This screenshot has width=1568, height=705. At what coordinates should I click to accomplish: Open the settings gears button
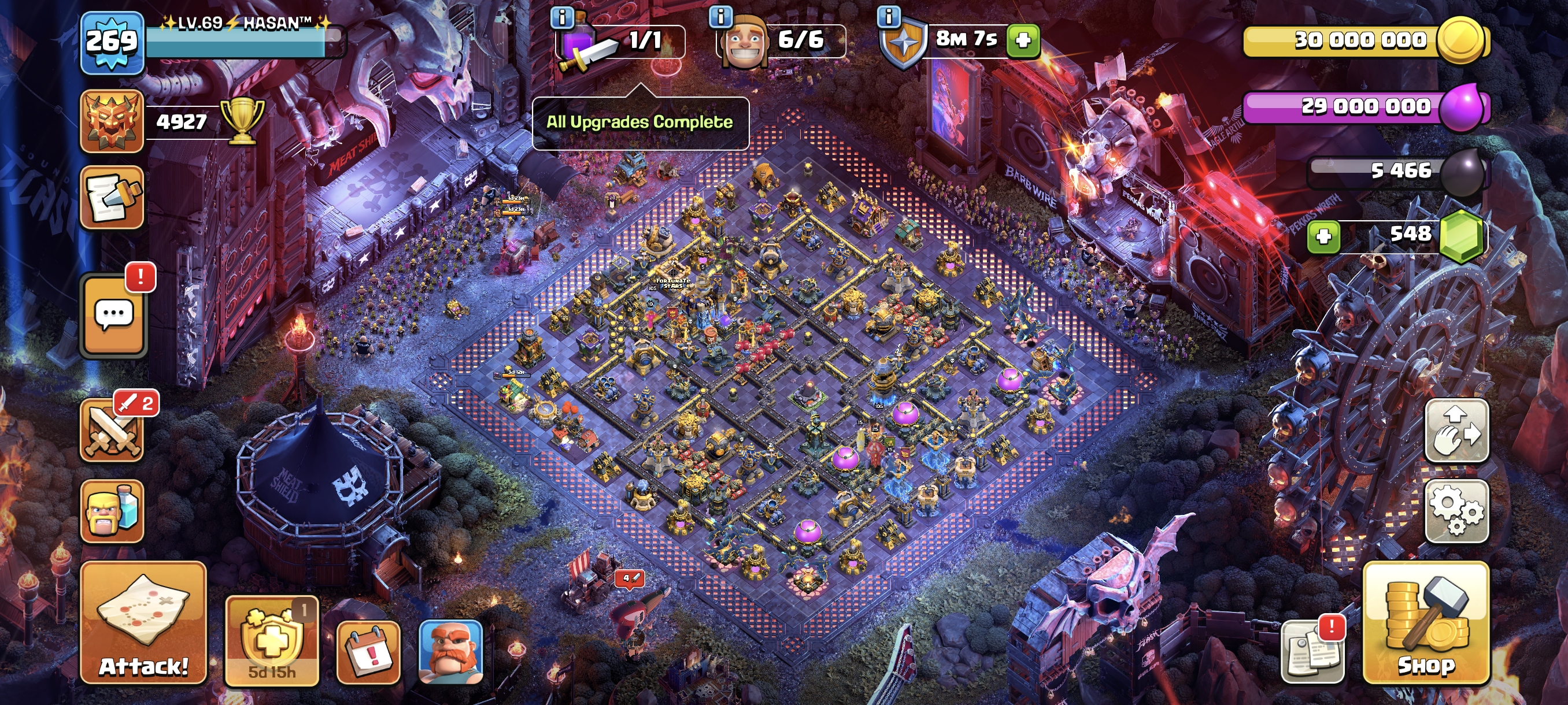[x=1456, y=511]
